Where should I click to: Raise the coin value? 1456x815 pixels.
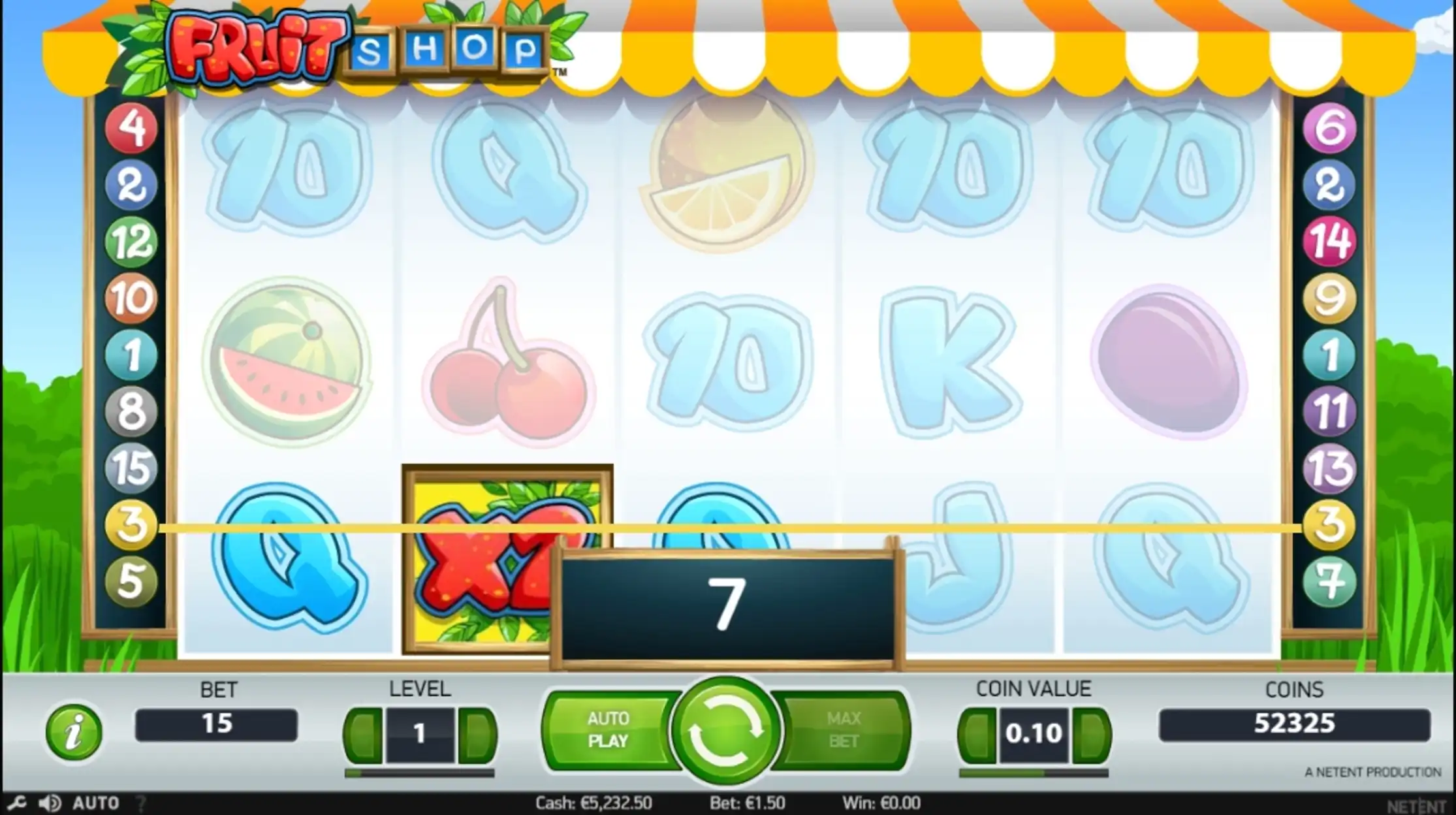(1092, 734)
